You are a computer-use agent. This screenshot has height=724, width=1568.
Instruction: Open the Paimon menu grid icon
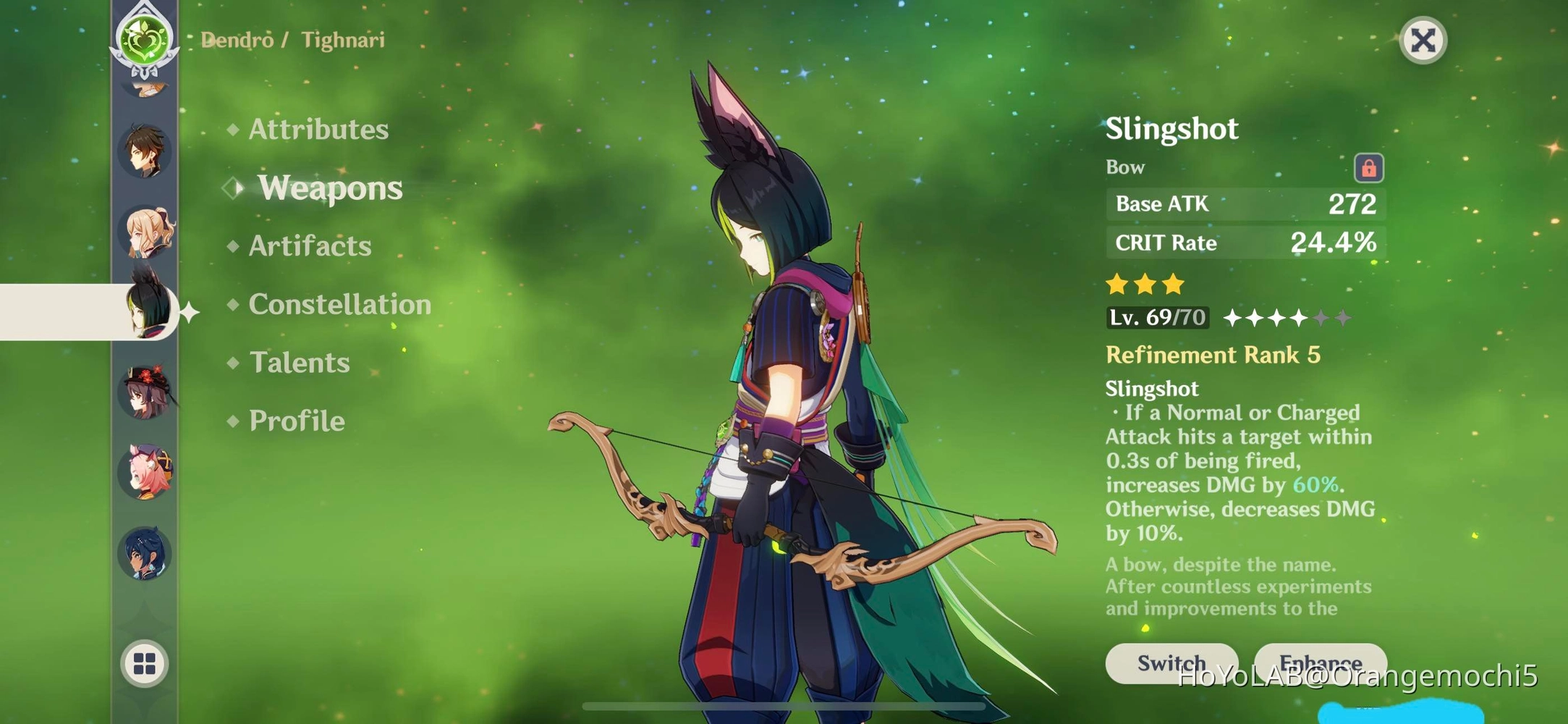144,663
